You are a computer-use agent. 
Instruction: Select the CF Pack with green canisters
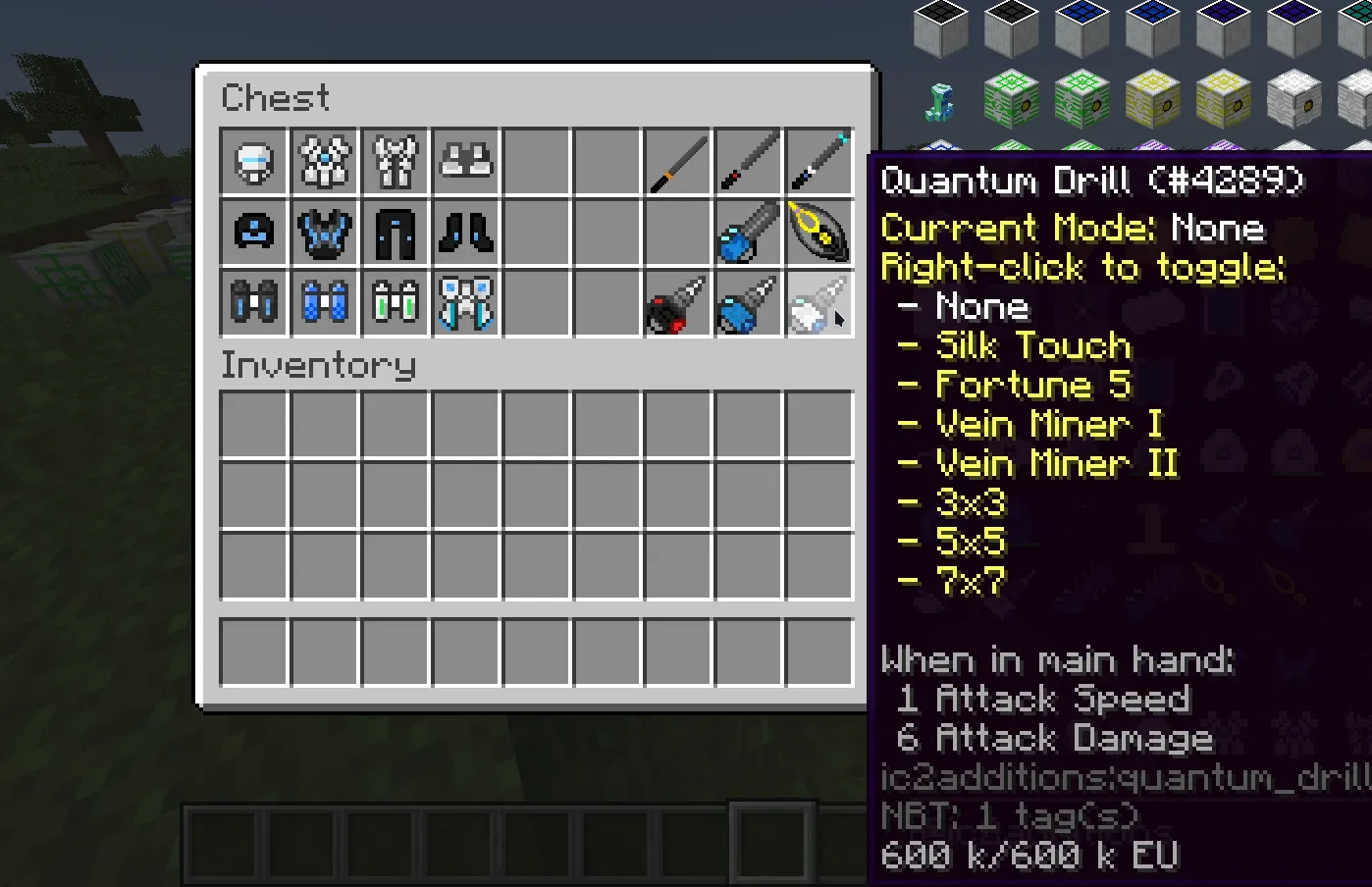[x=396, y=303]
